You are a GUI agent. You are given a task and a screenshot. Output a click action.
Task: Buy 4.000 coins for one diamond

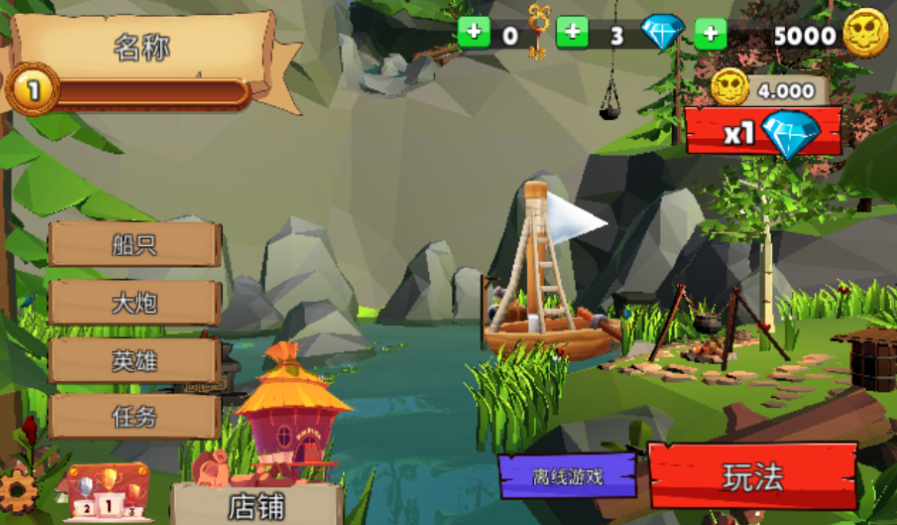tap(764, 131)
